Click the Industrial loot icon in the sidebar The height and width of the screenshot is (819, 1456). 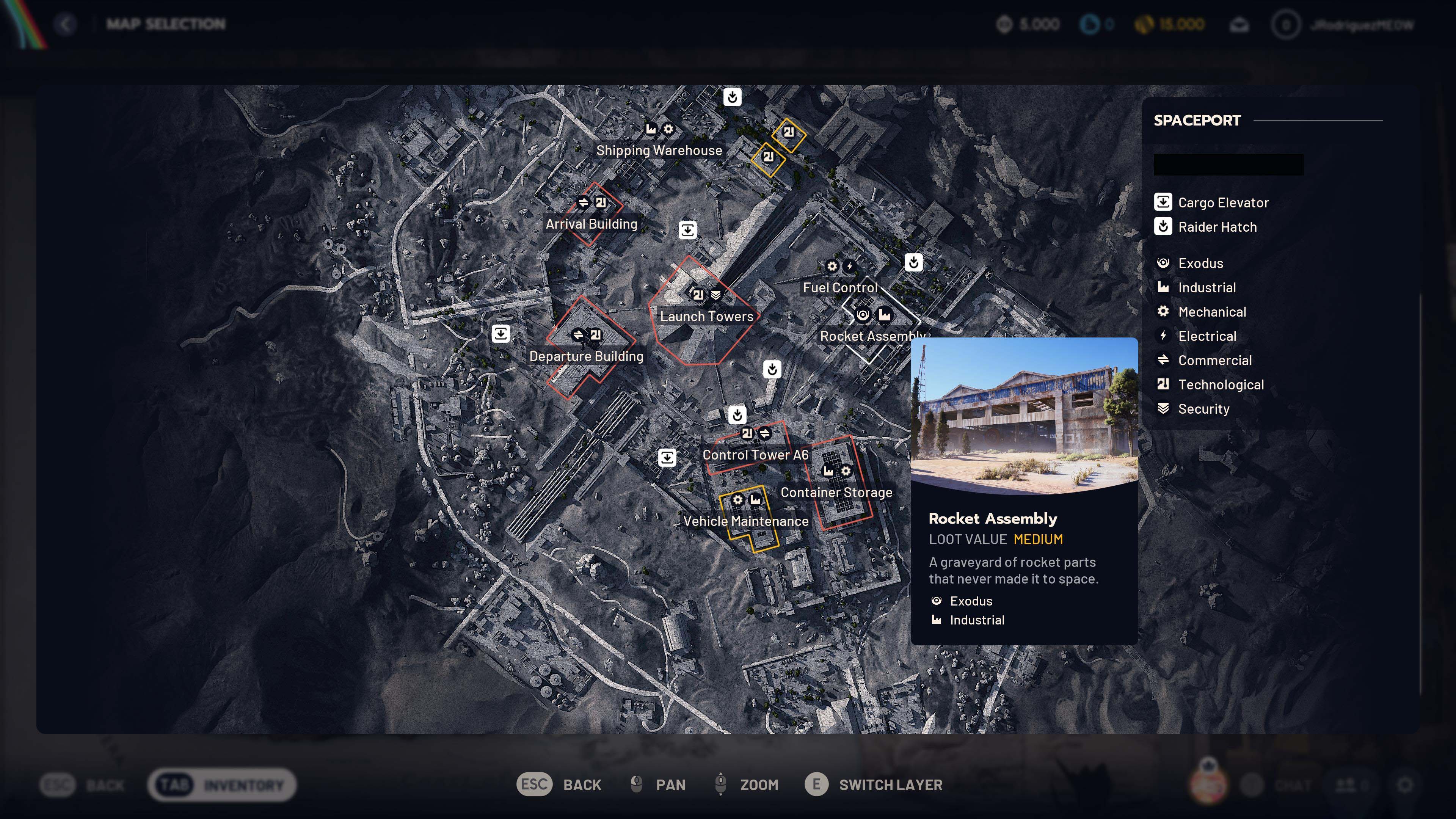1163,287
